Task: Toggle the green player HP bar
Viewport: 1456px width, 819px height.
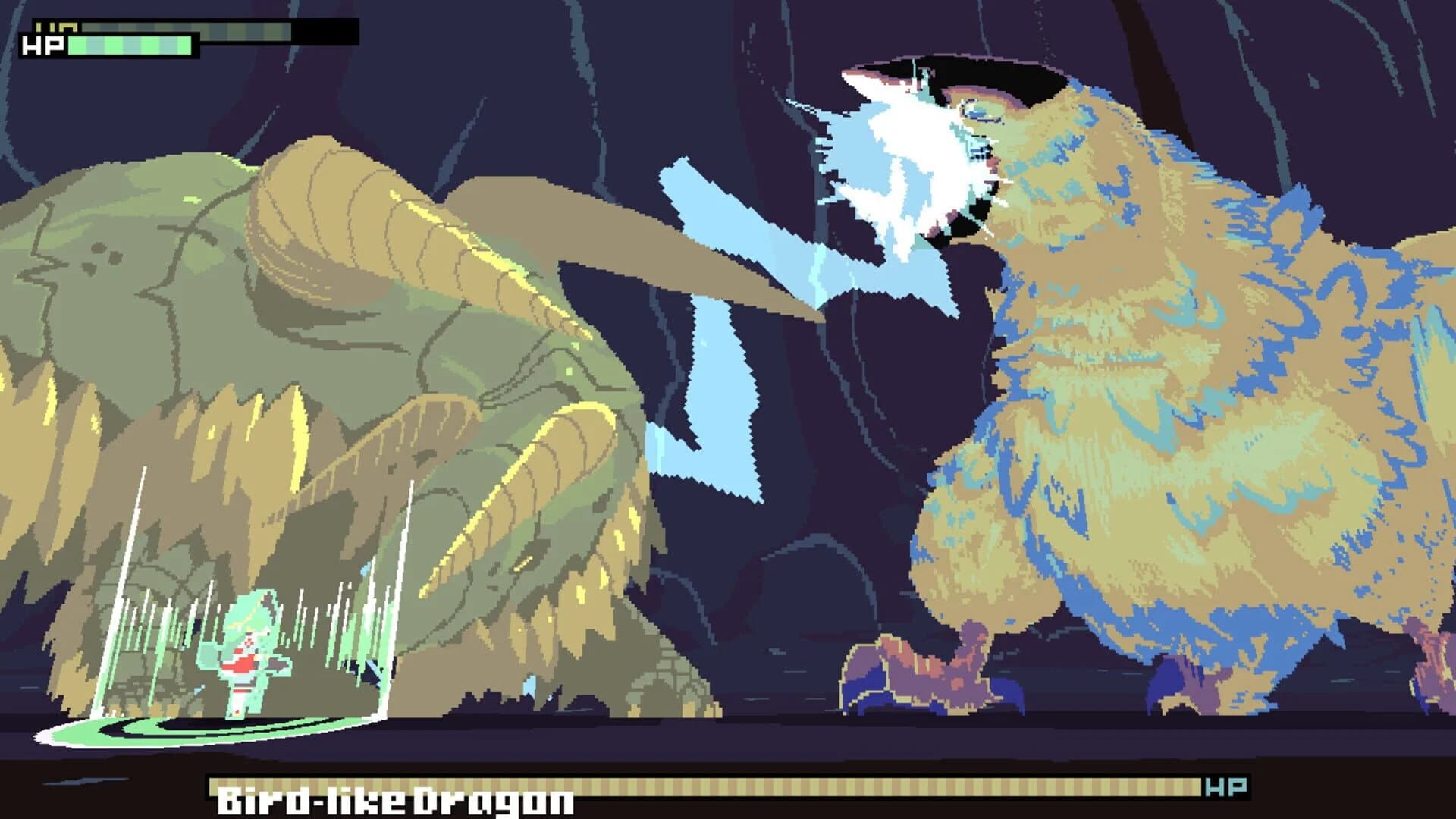Action: tap(129, 49)
